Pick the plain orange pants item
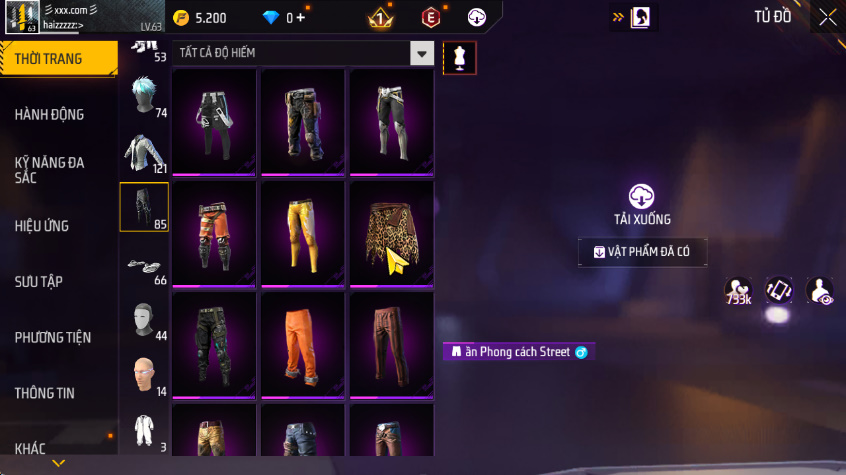Screen dimensions: 846x475 click(303, 345)
